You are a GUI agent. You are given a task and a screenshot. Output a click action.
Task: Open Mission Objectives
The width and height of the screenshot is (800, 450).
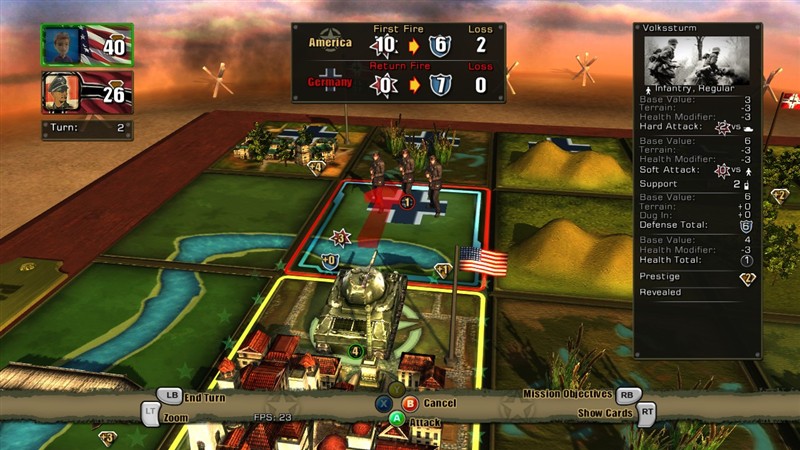[x=567, y=394]
